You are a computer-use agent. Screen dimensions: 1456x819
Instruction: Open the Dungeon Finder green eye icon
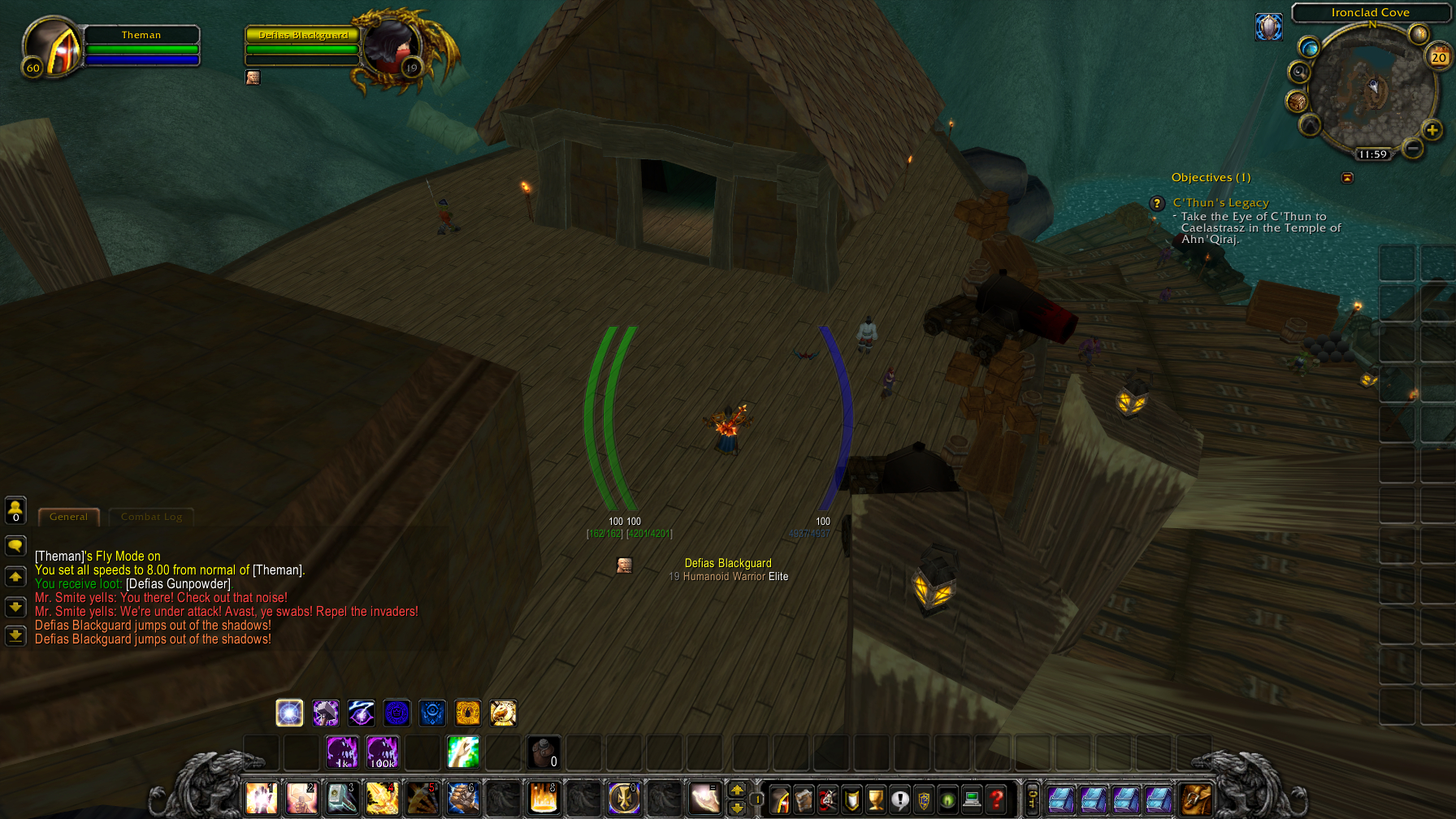pos(948,799)
